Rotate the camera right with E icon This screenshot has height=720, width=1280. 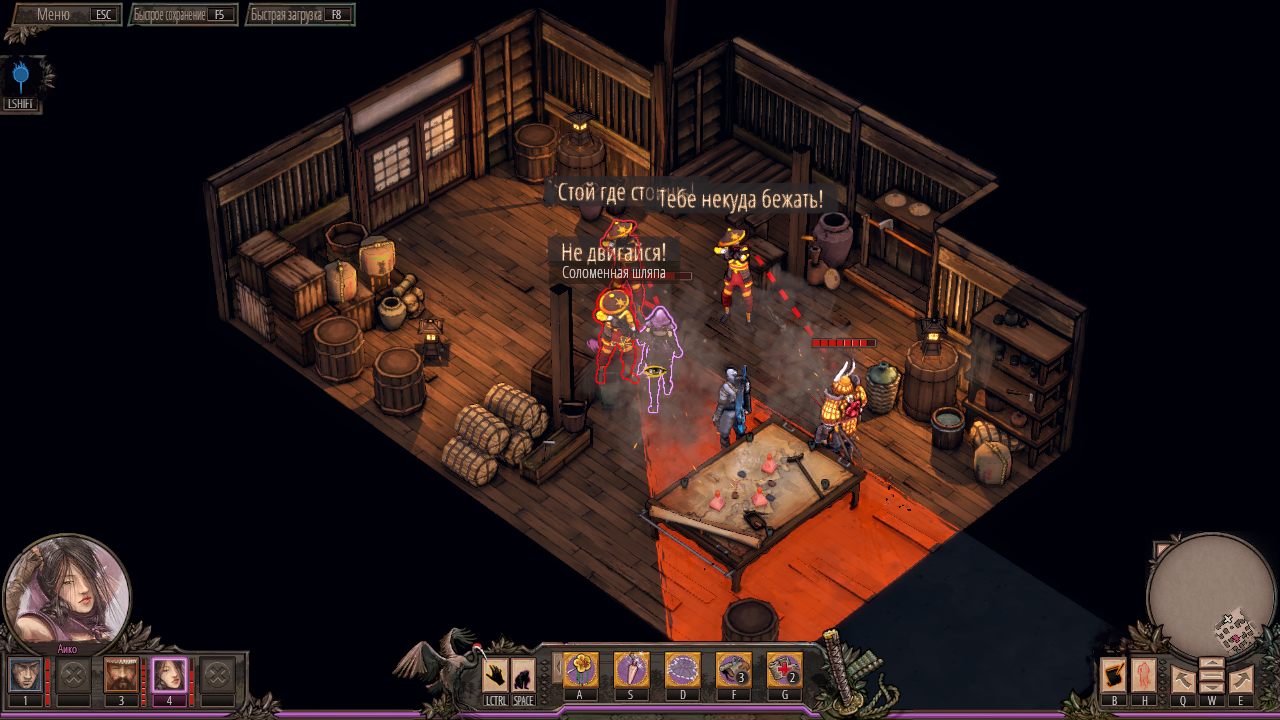[1241, 679]
